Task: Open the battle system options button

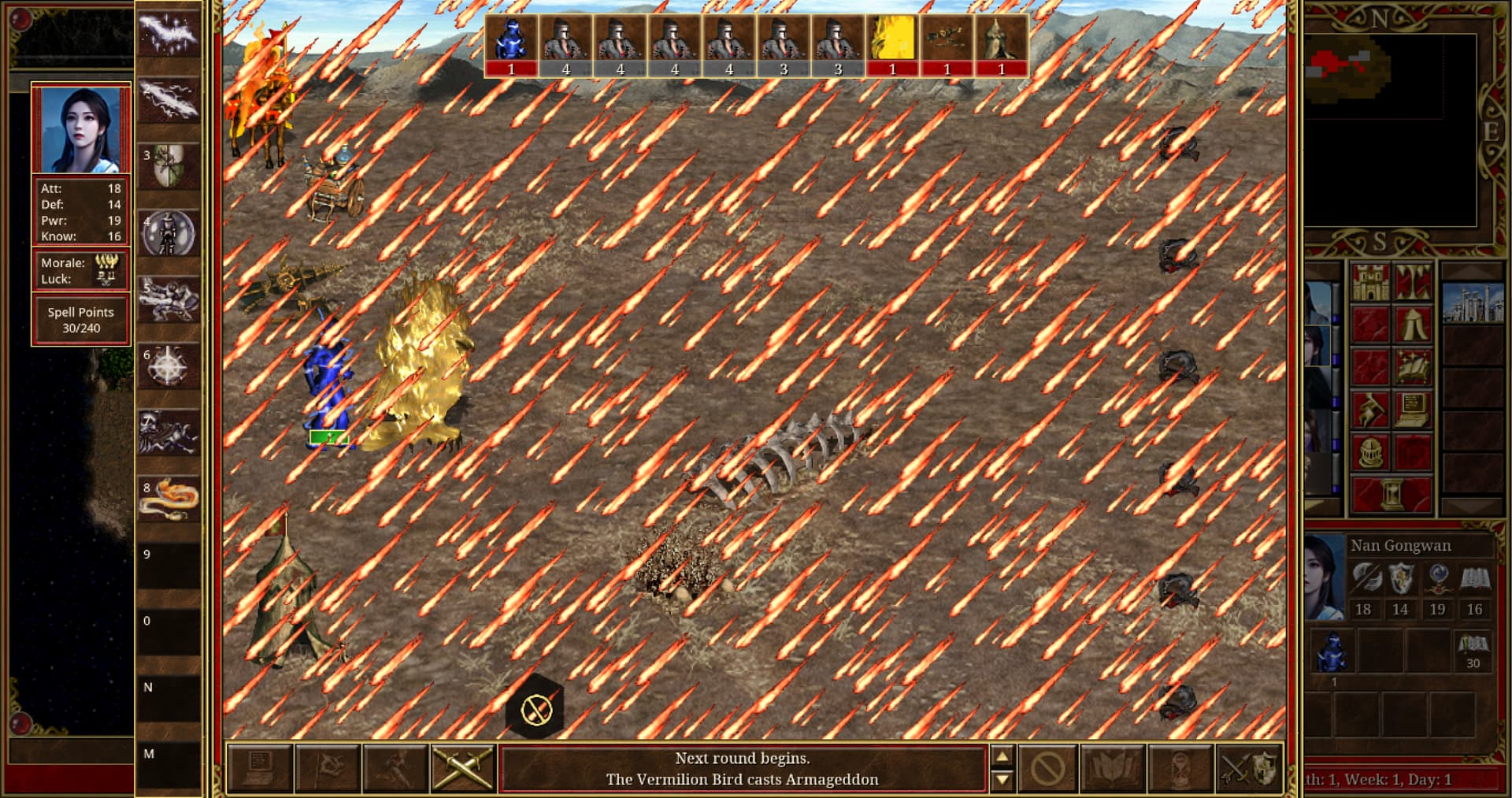Action: tap(260, 767)
